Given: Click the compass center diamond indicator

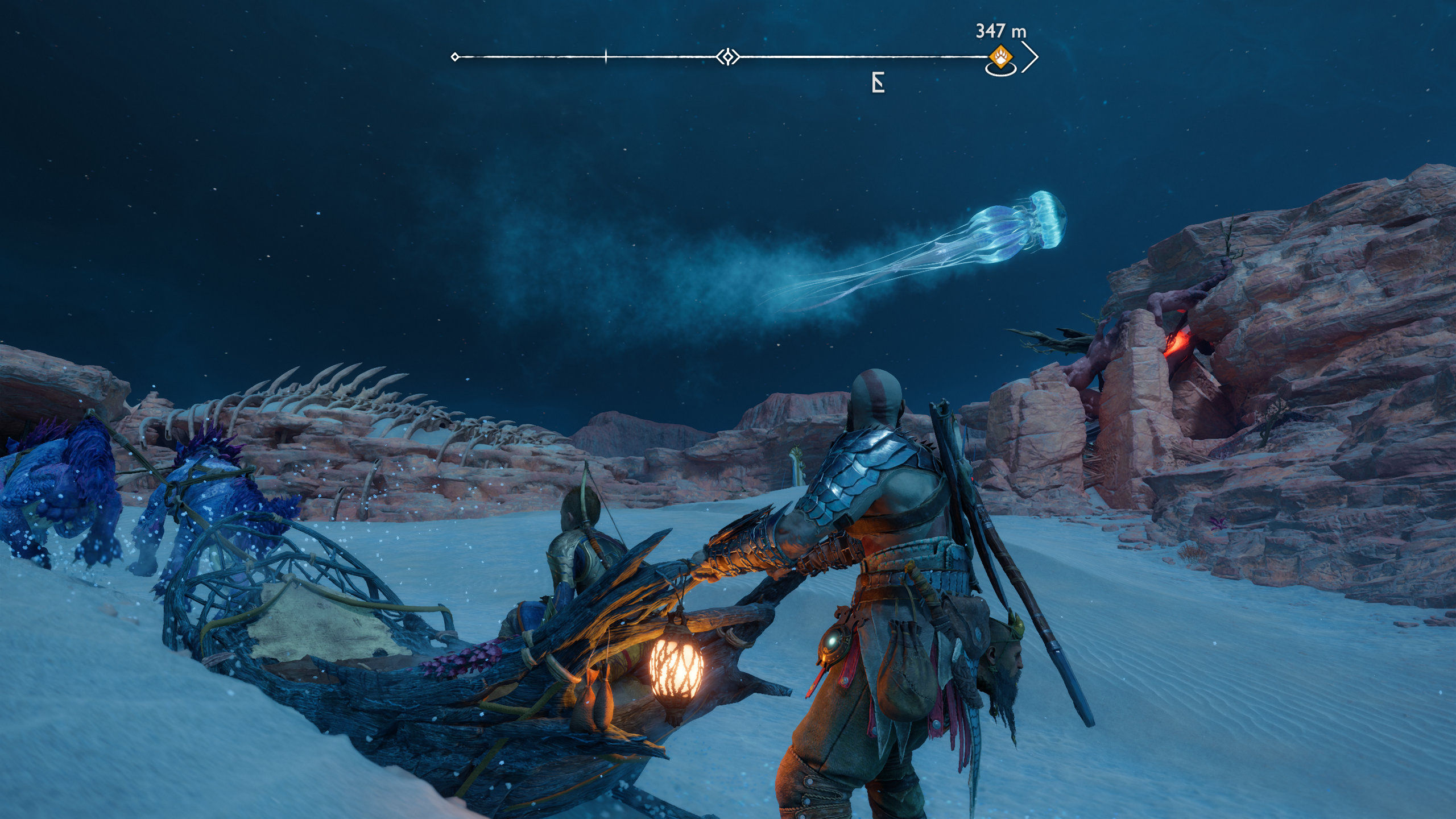Looking at the screenshot, I should (x=727, y=57).
